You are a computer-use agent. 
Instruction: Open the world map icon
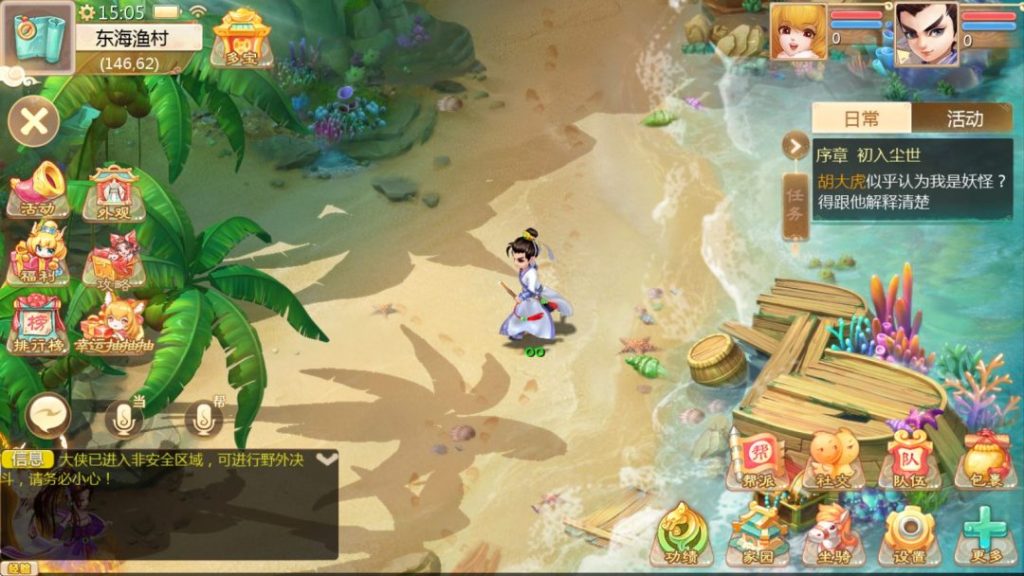pos(36,37)
